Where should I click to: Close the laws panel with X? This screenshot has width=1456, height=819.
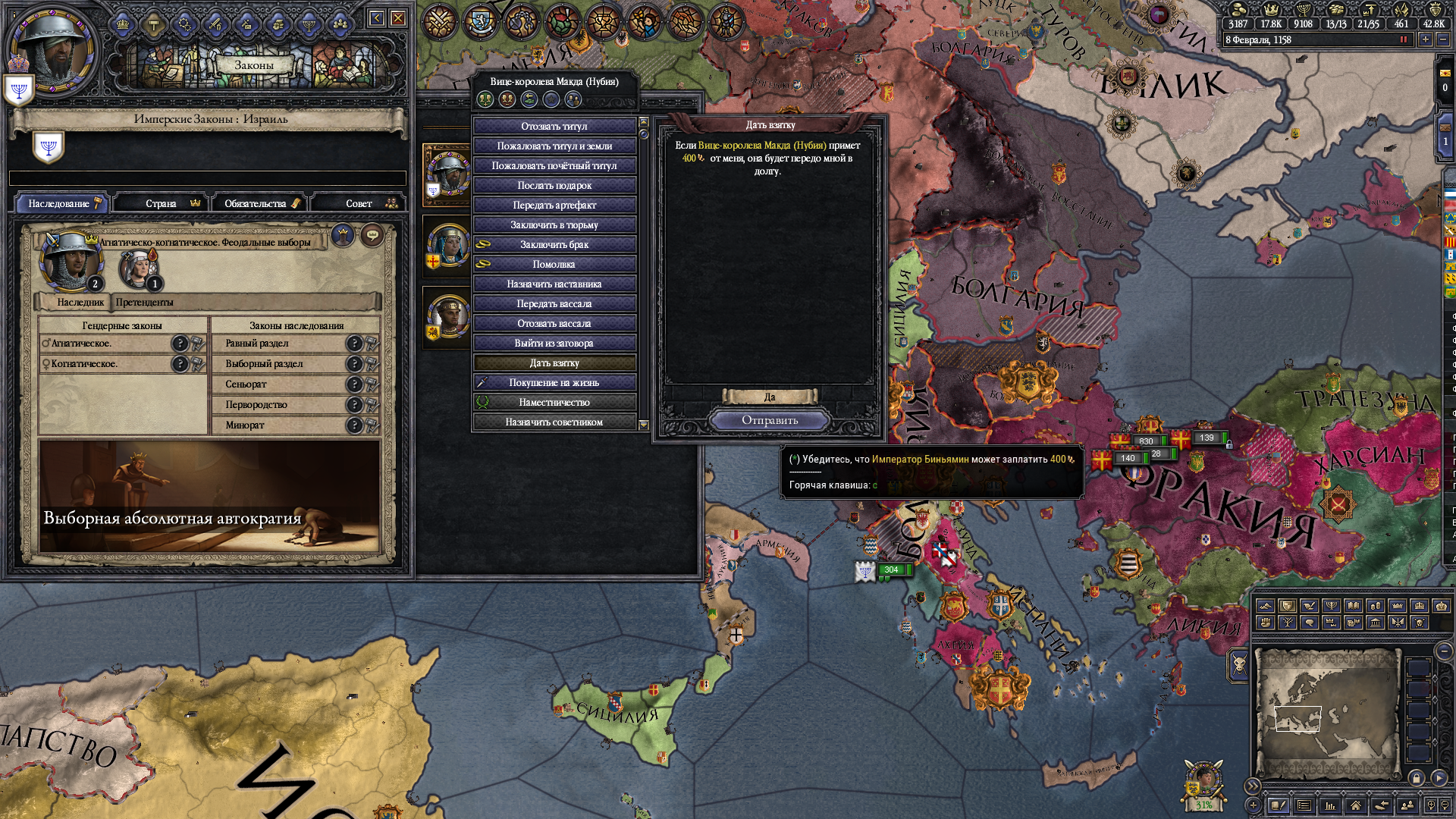pos(397,18)
